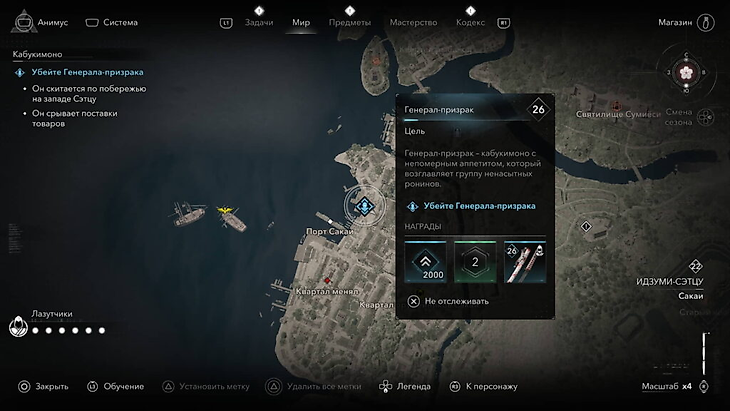Open the Система menu
The height and width of the screenshot is (411, 730).
click(111, 22)
